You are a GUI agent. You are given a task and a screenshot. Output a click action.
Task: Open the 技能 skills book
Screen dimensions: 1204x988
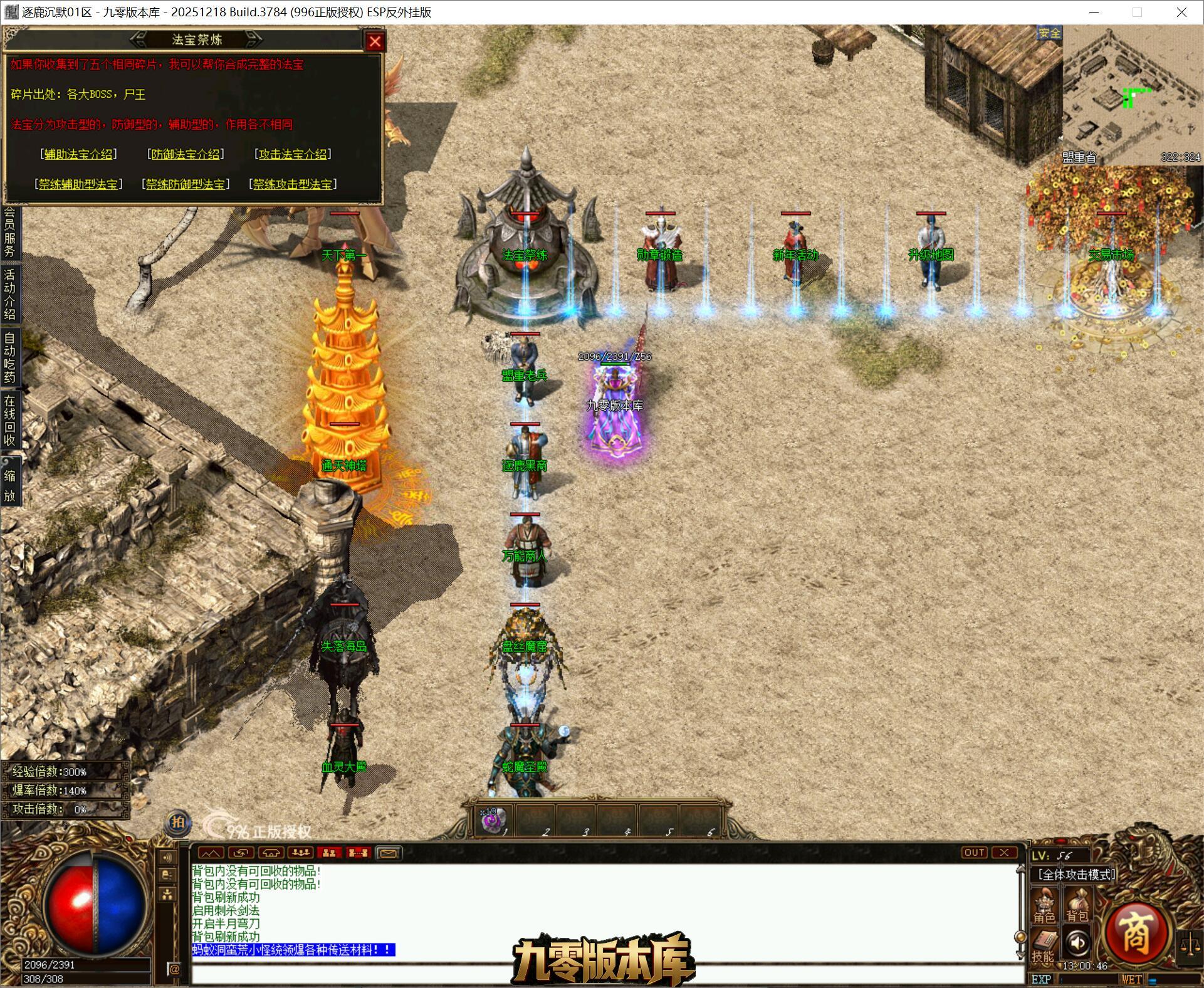click(x=1044, y=945)
